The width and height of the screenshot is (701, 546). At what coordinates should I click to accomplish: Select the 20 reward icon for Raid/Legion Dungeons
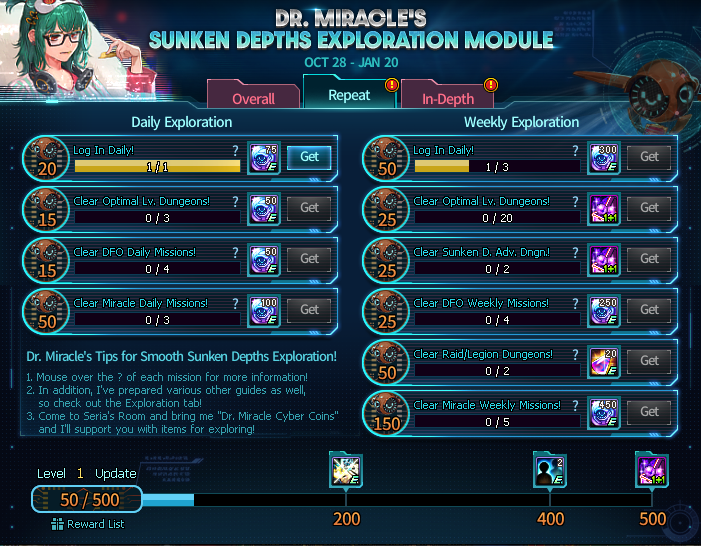pyautogui.click(x=604, y=361)
